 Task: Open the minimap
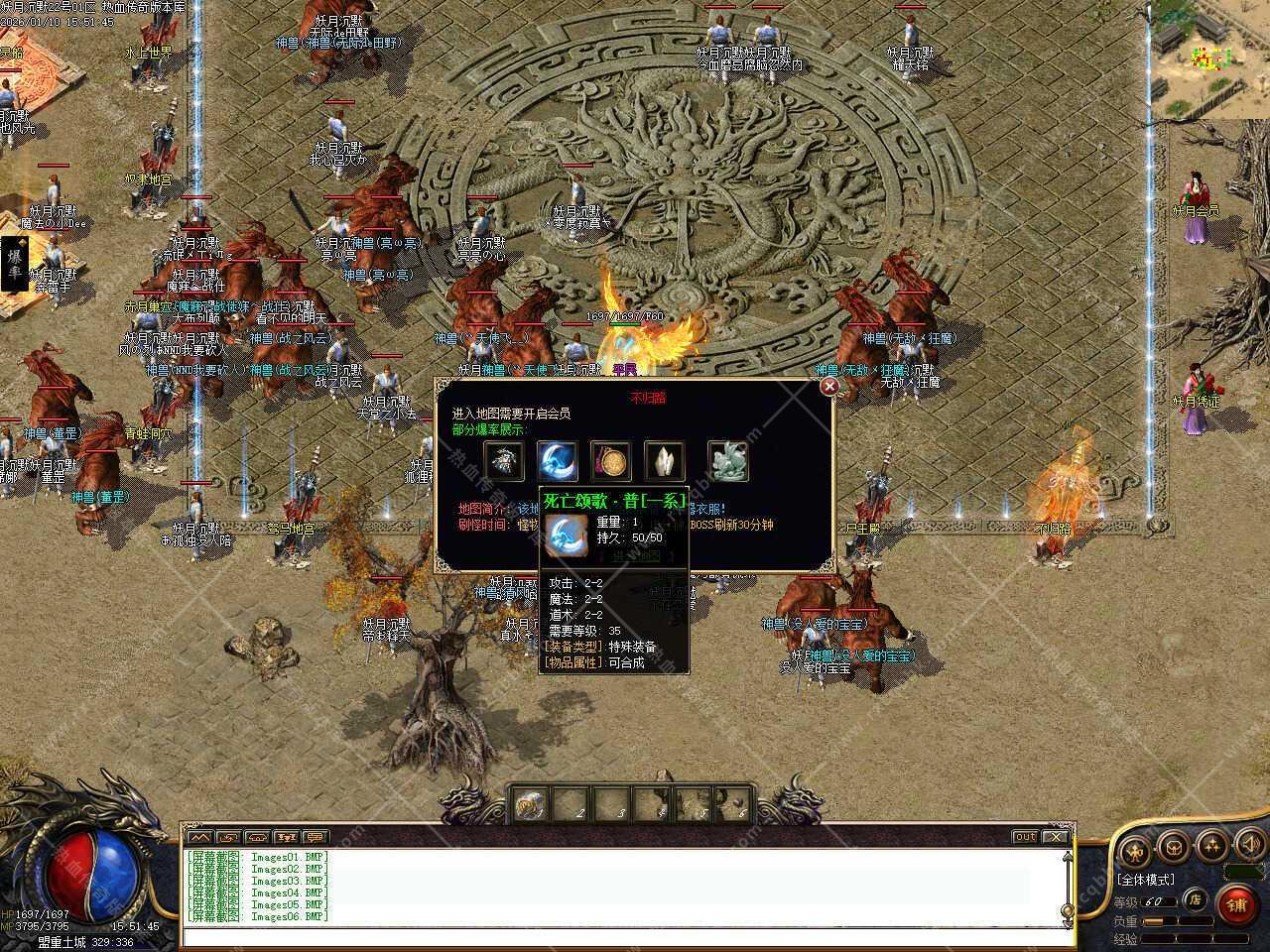coord(1209,58)
